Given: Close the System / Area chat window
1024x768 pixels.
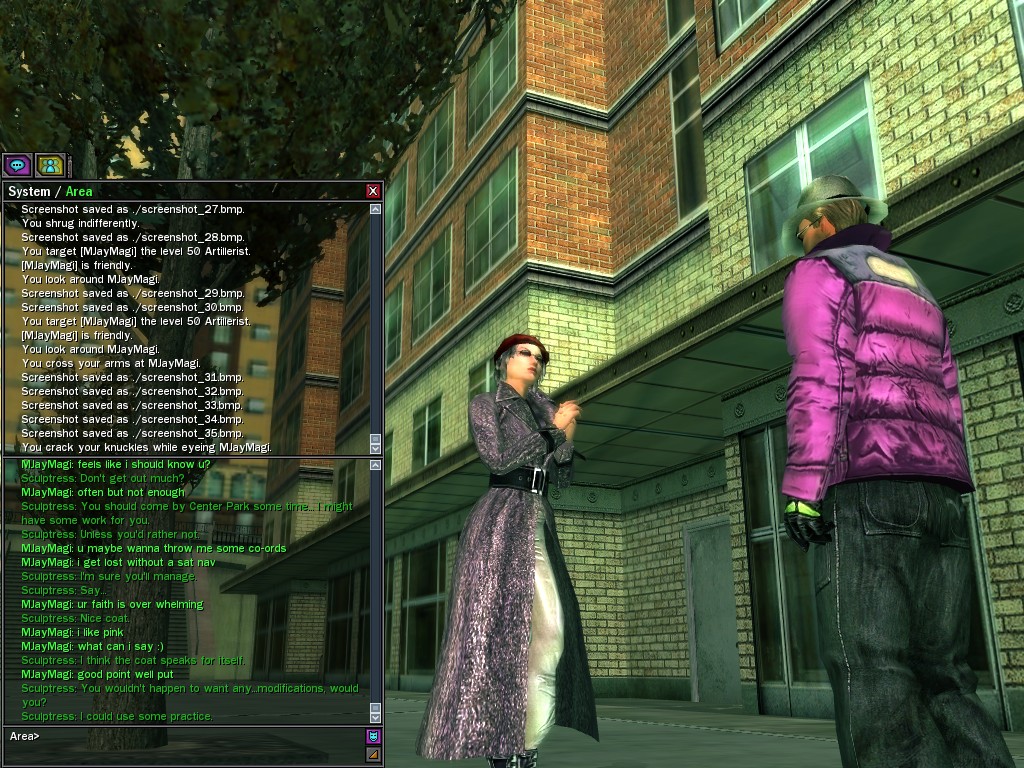Looking at the screenshot, I should (x=373, y=191).
